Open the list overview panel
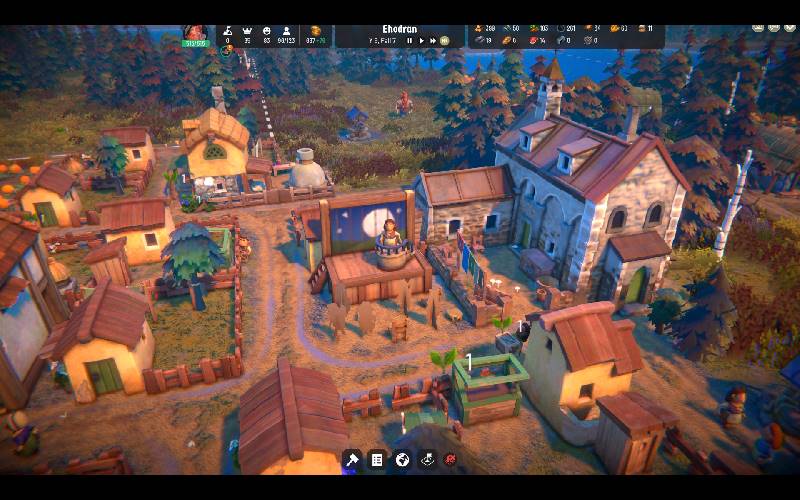Screen dimensions: 800x500 [377, 459]
